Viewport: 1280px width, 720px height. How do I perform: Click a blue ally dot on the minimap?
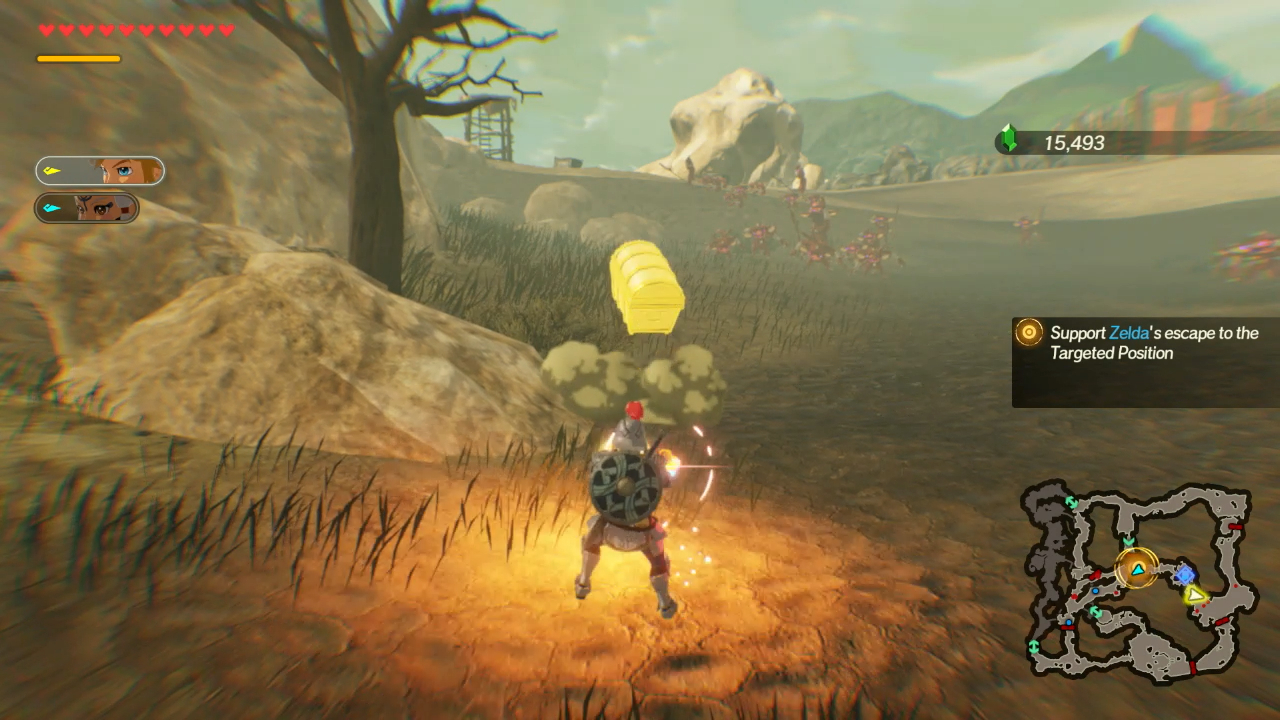pyautogui.click(x=1096, y=591)
